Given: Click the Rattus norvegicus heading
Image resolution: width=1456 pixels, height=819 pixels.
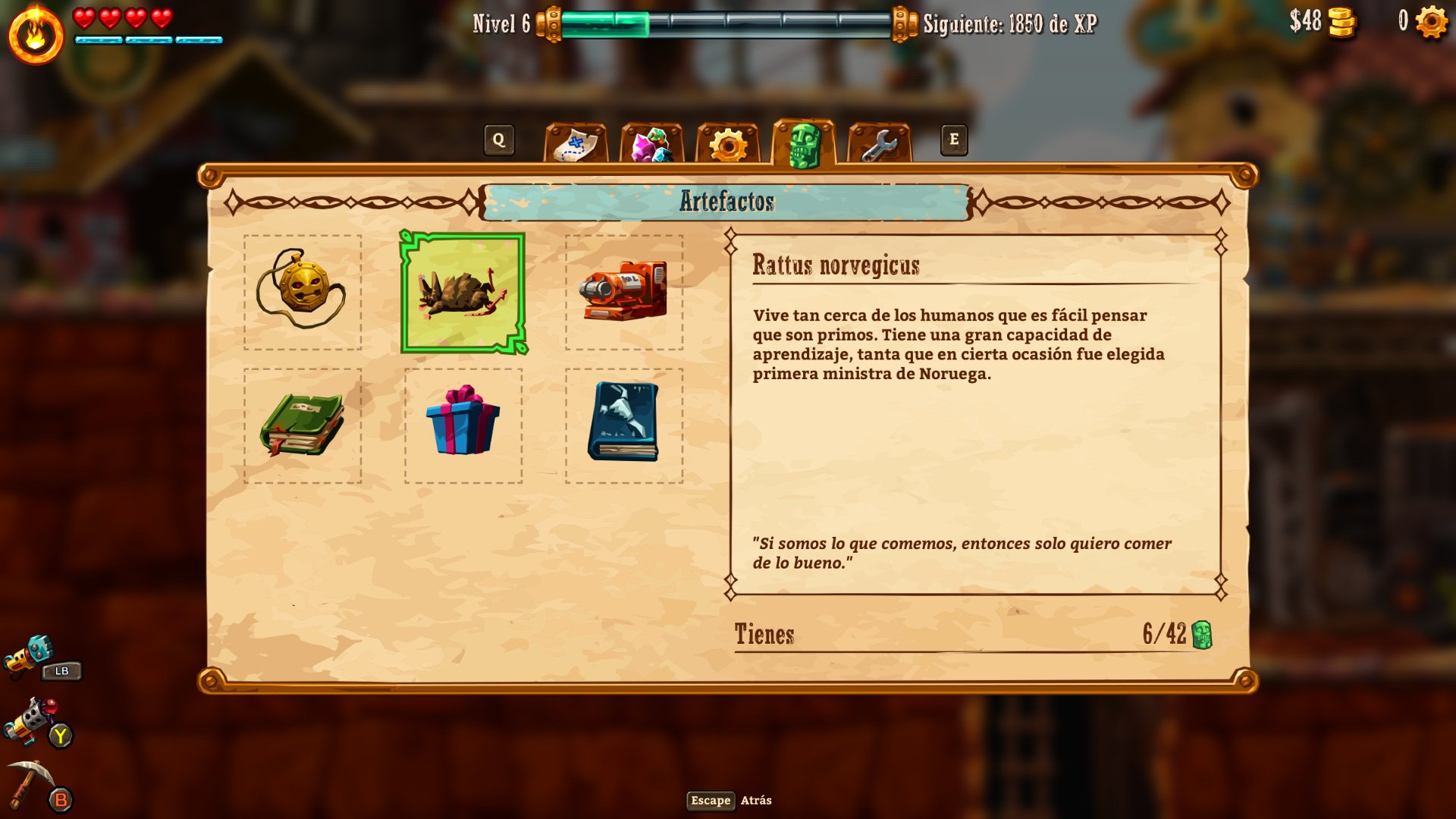Looking at the screenshot, I should (x=836, y=264).
